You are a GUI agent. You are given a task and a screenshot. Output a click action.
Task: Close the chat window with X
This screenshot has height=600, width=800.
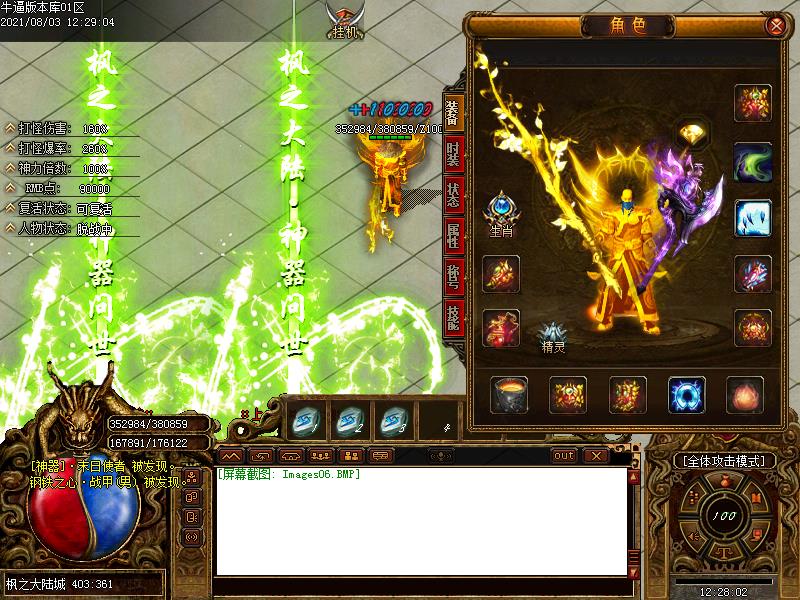point(596,456)
